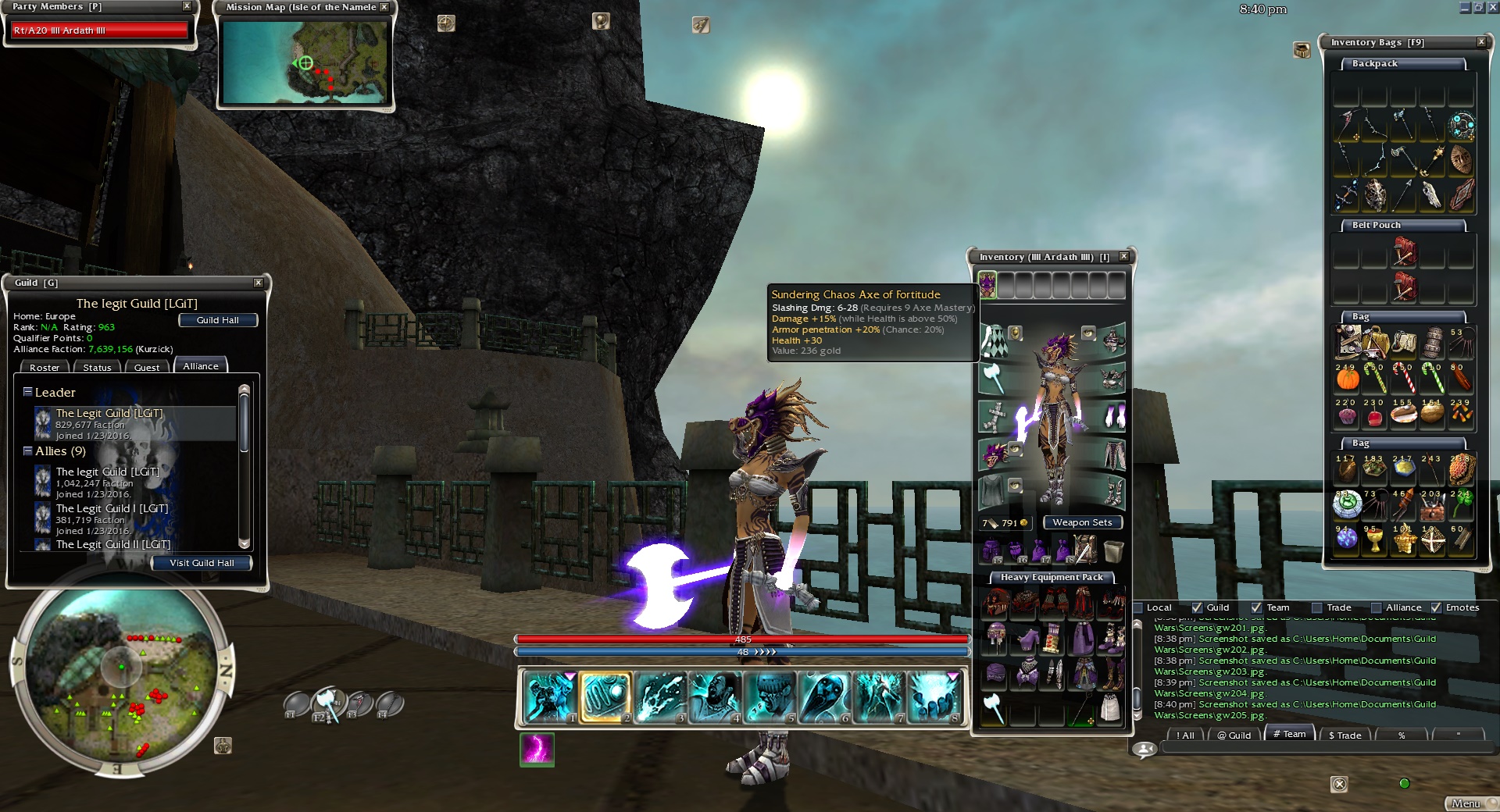The image size is (1500, 812).
Task: Toggle the Trade chat channel checkbox
Action: coord(1317,607)
